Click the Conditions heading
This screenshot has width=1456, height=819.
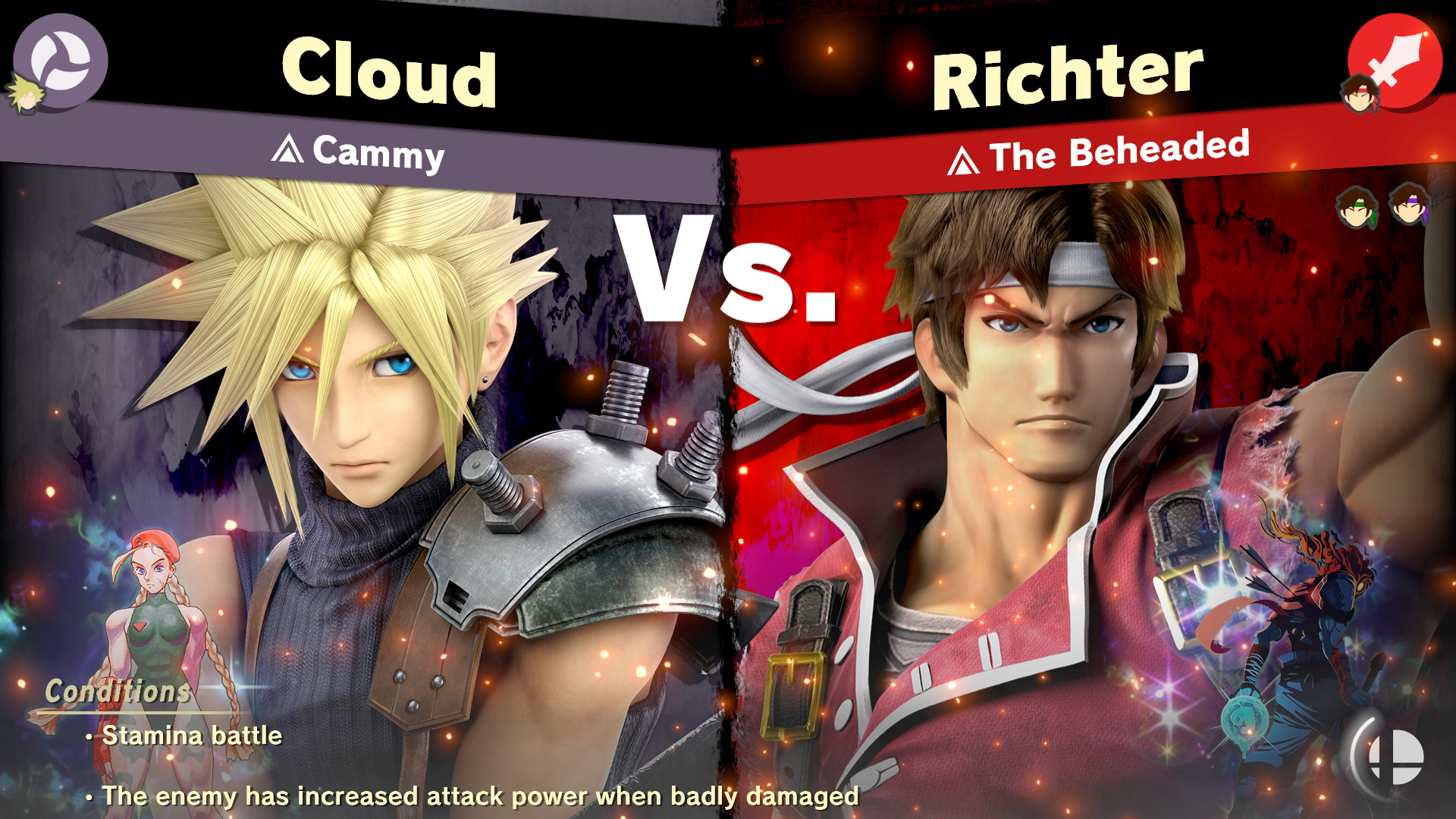(x=116, y=690)
